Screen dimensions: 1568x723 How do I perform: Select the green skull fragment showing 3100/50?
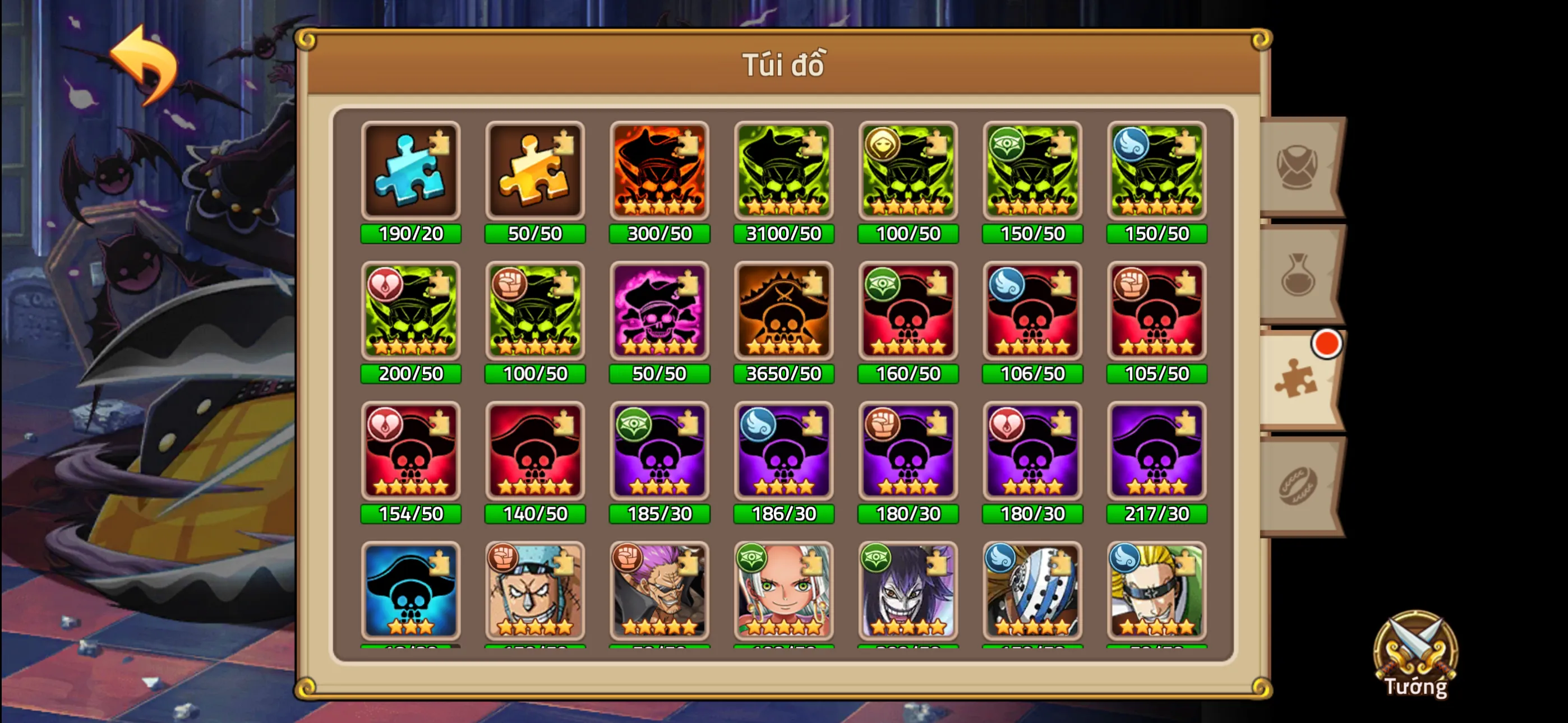pos(784,172)
